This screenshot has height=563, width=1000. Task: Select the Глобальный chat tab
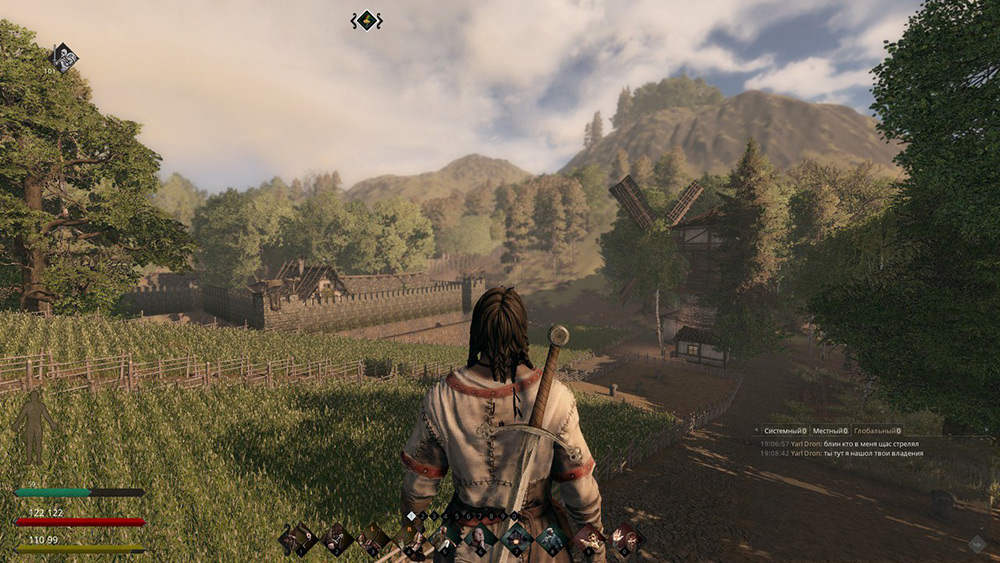pos(877,430)
